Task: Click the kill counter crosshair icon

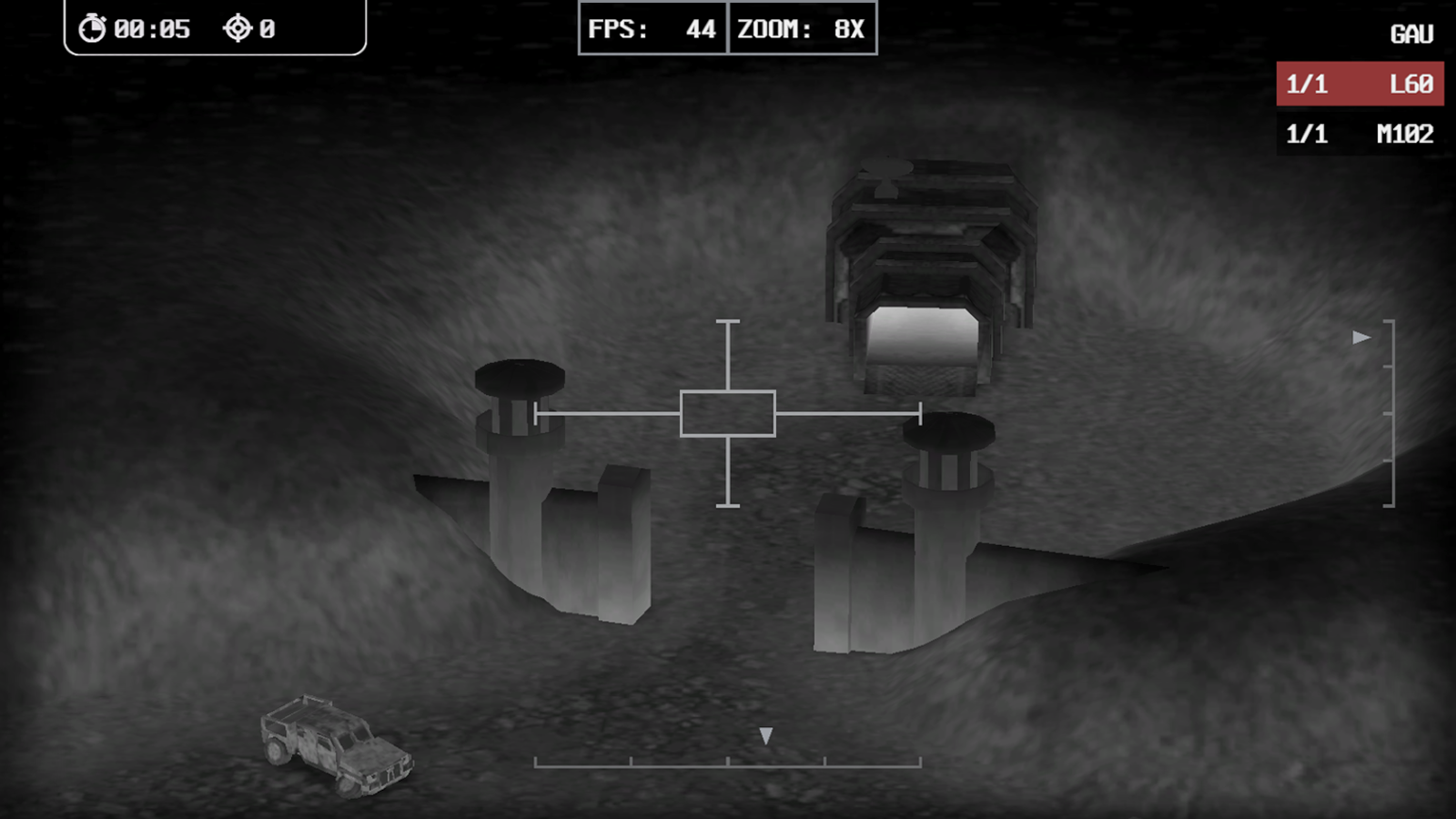Action: [238, 27]
